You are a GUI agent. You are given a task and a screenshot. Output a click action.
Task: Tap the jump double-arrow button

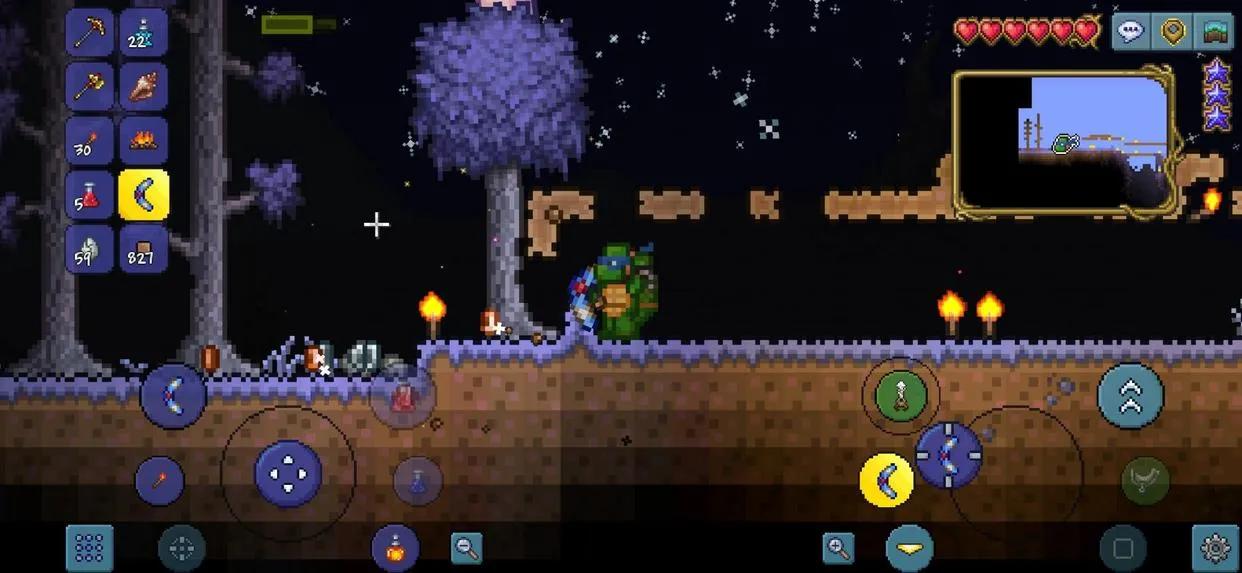1130,396
